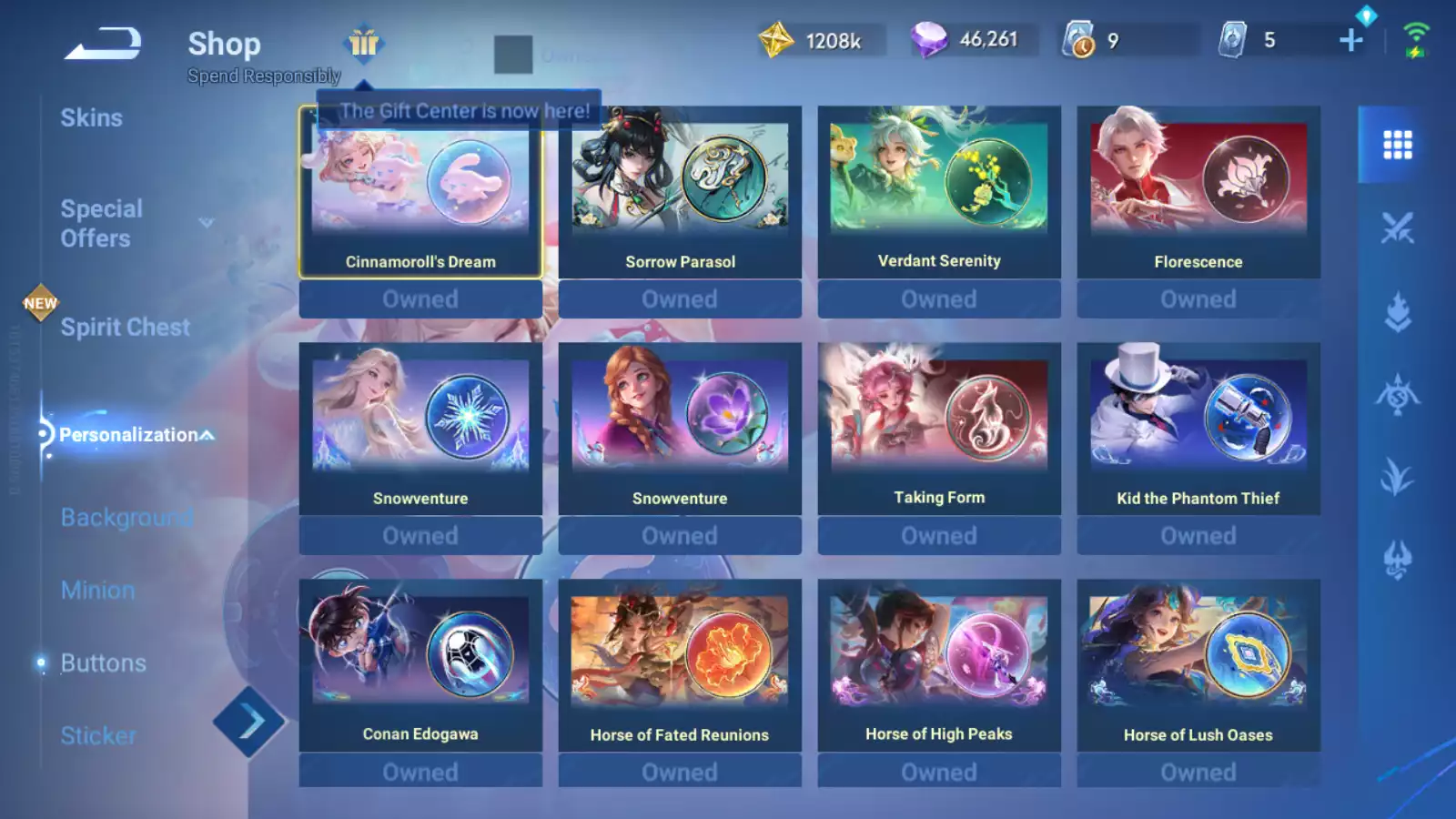Select the Kid the Phantom Thief item
Screen dimensions: 1456x819
[1198, 430]
